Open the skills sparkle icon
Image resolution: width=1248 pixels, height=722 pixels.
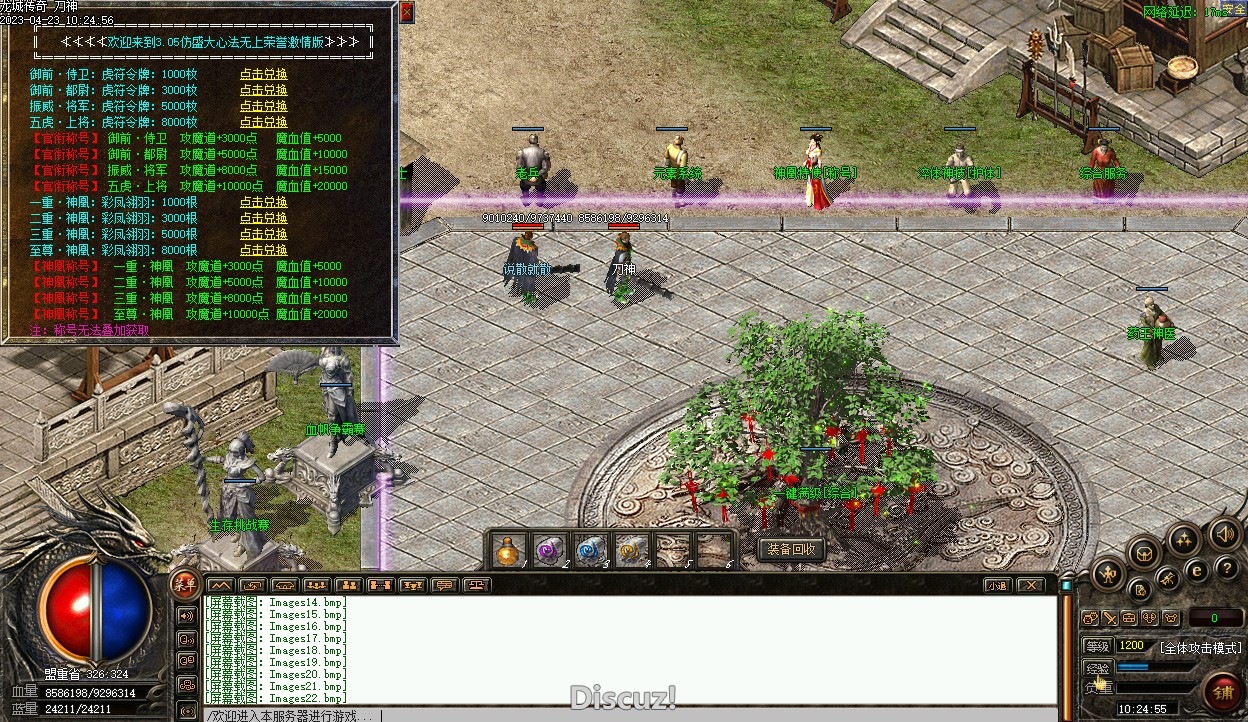(1184, 540)
